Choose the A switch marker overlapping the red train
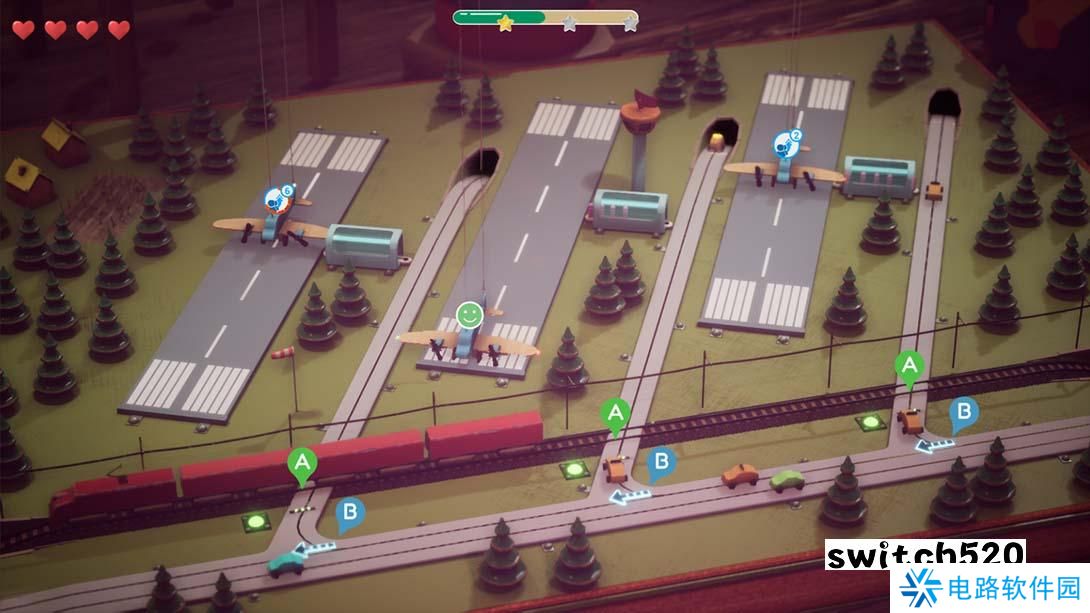The height and width of the screenshot is (613, 1090). point(301,464)
